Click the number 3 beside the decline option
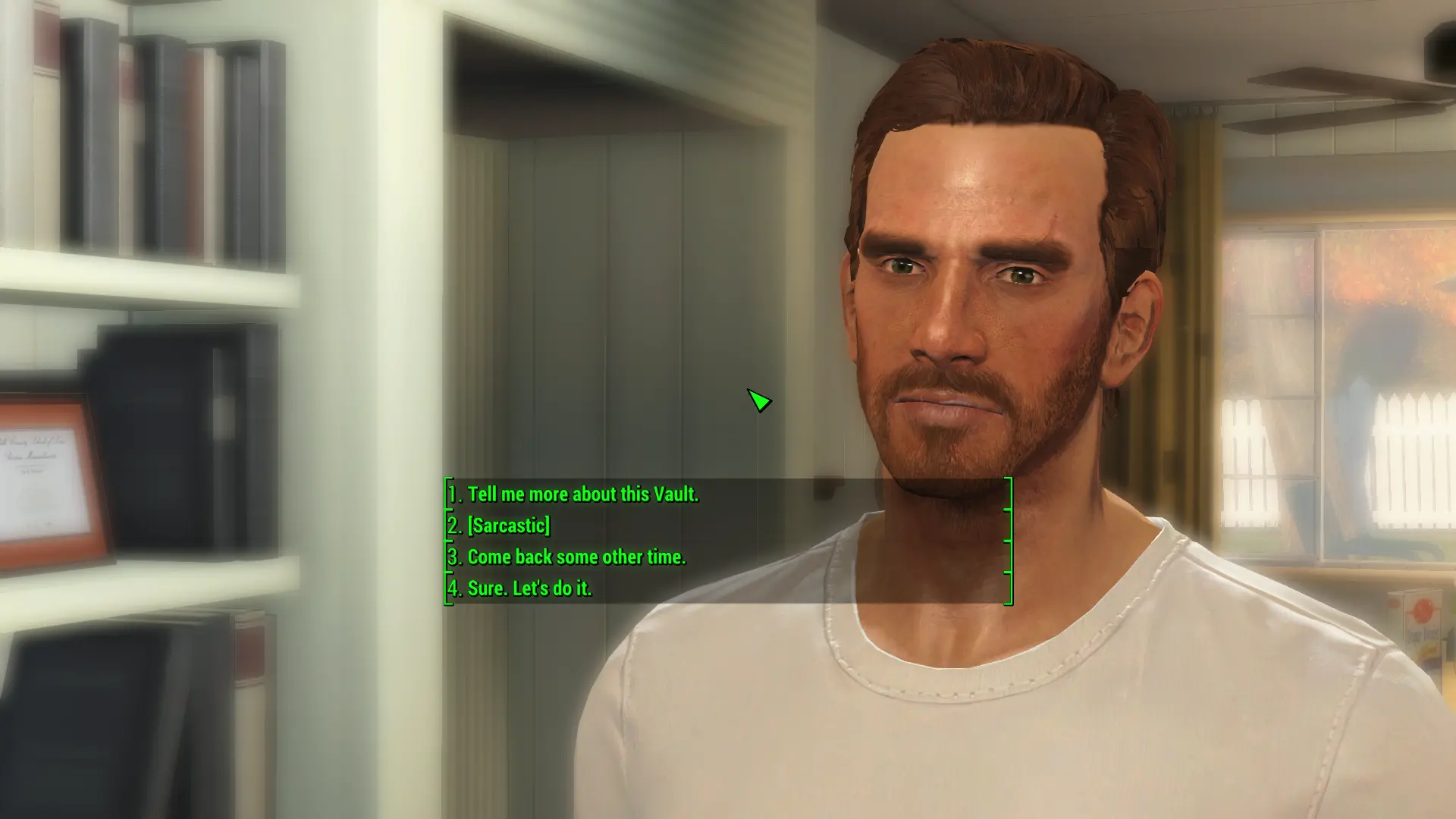The height and width of the screenshot is (819, 1456). [453, 557]
